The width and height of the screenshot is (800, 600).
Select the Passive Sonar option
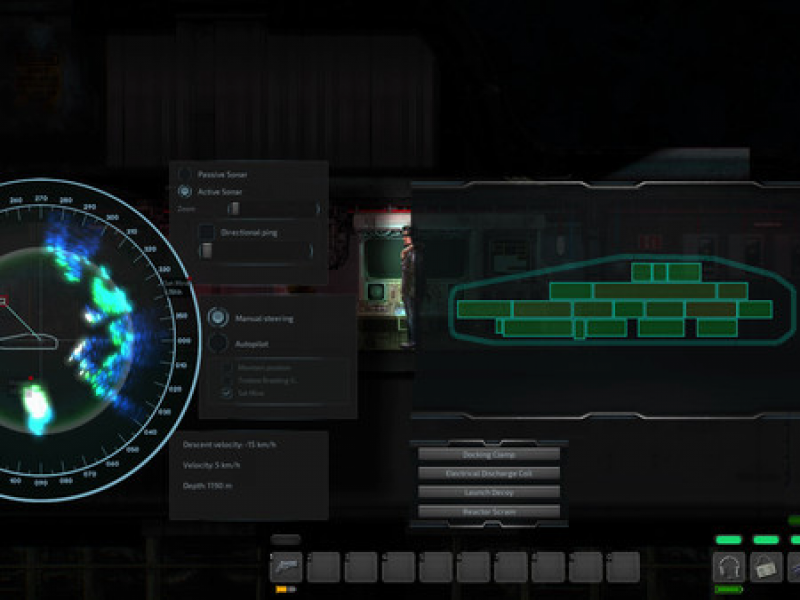click(x=185, y=174)
